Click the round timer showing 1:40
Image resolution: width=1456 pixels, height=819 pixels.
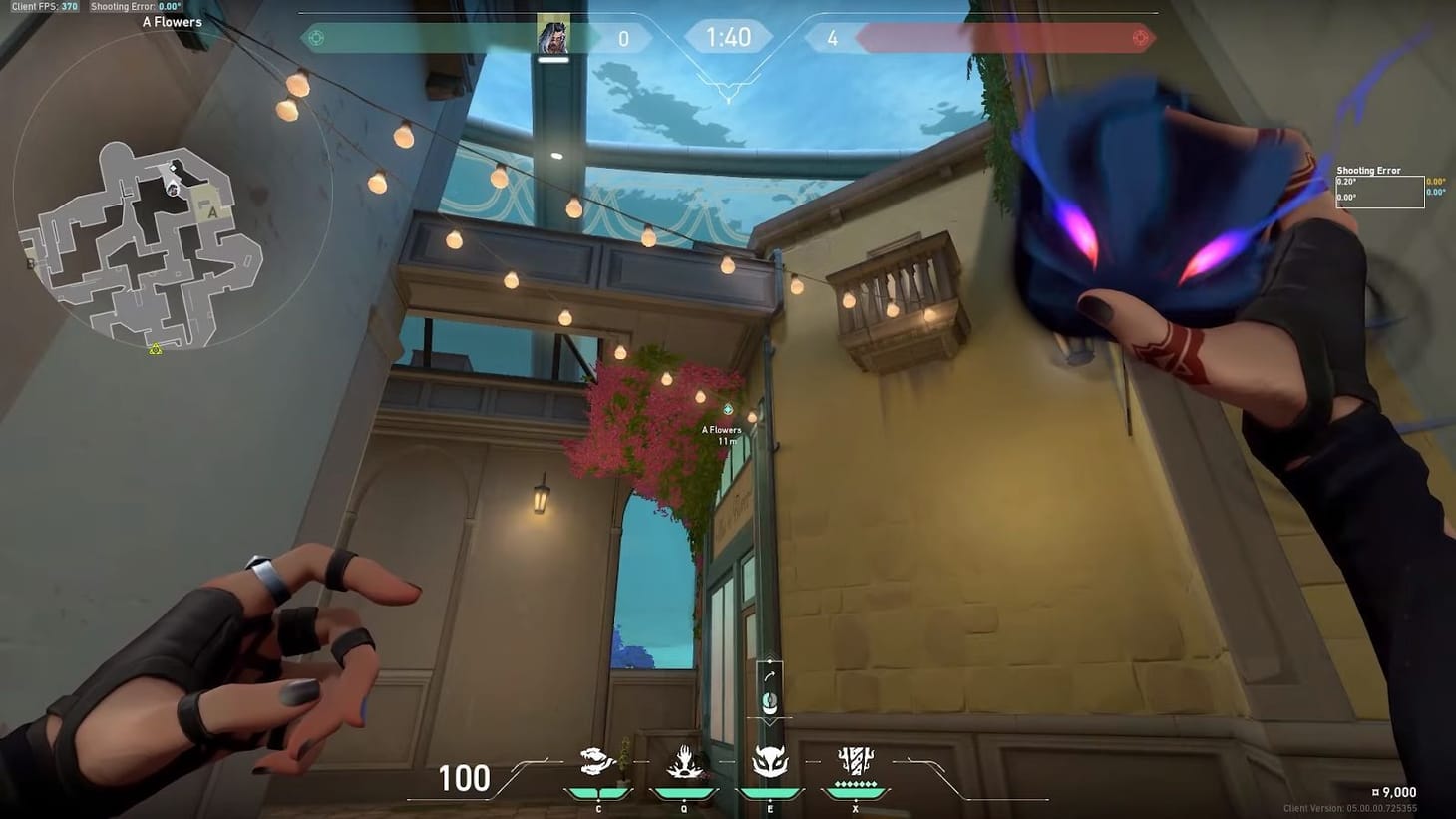tap(728, 38)
